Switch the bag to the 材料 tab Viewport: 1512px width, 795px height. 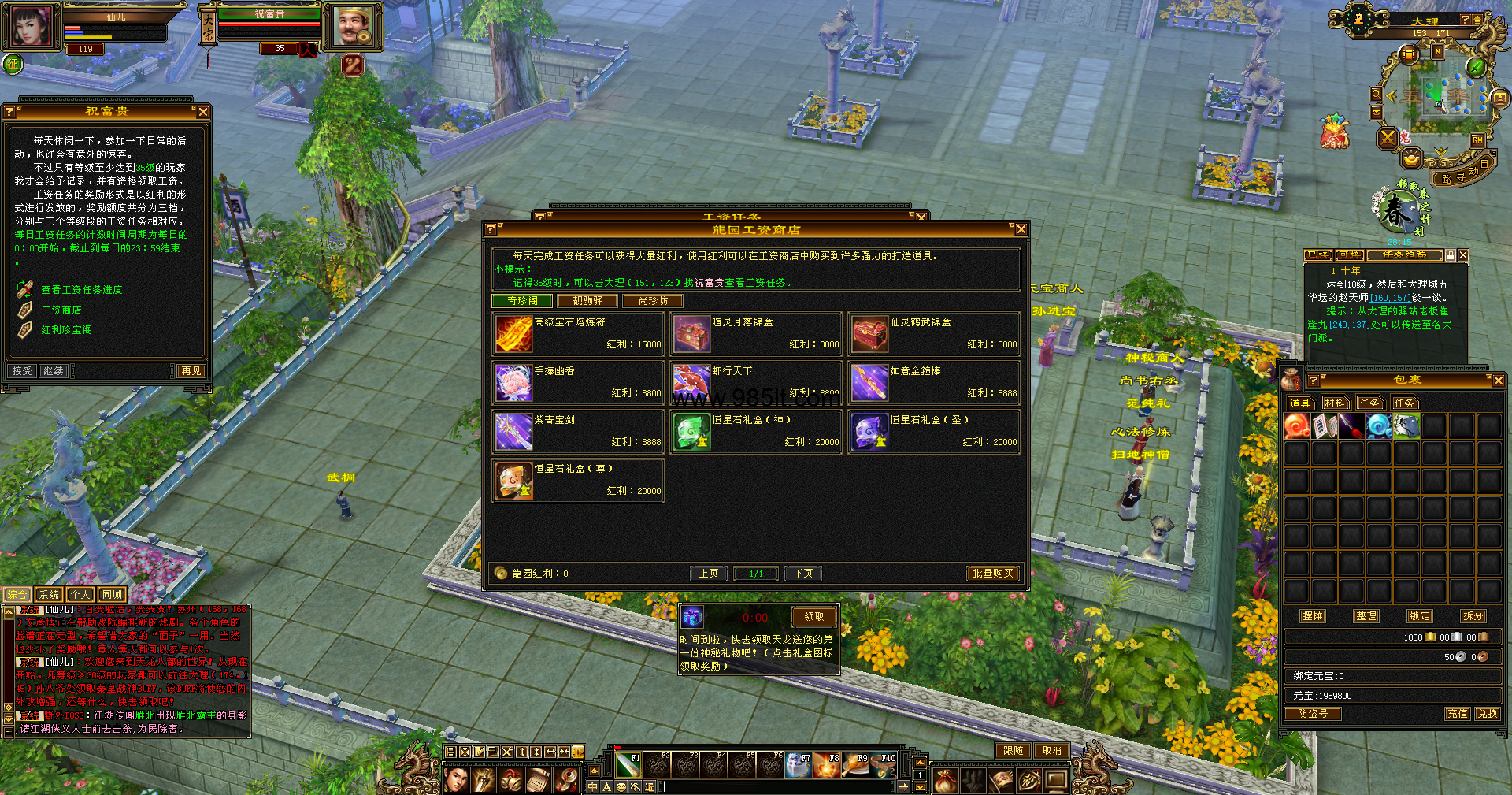[1335, 403]
